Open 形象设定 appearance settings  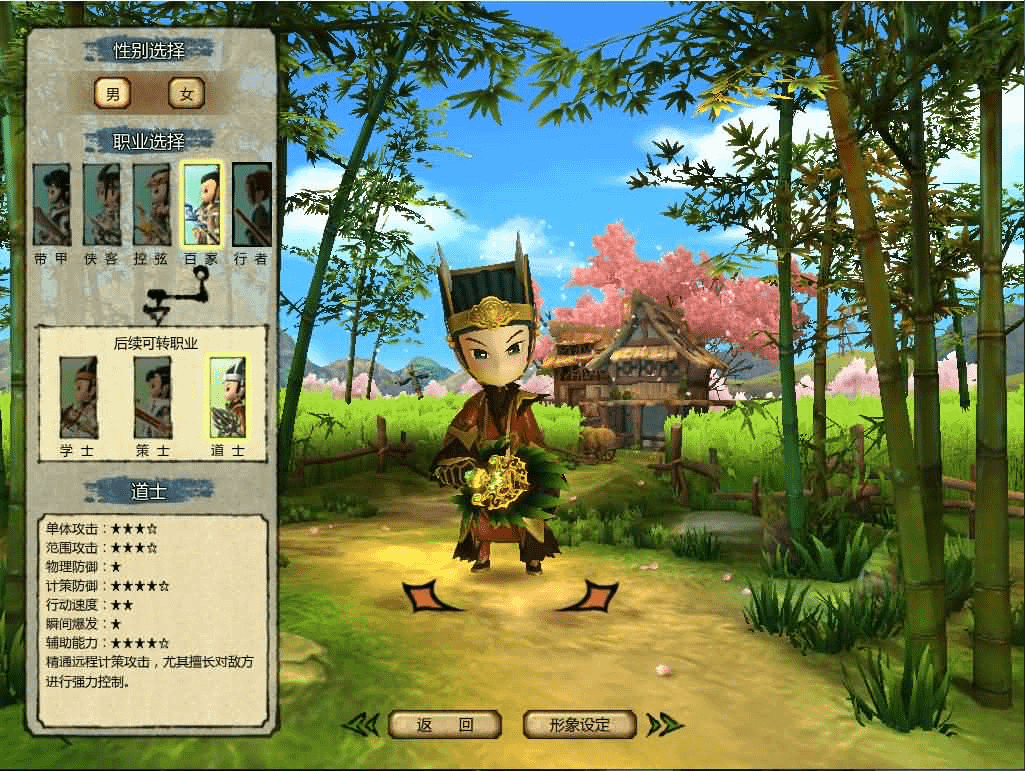point(580,725)
